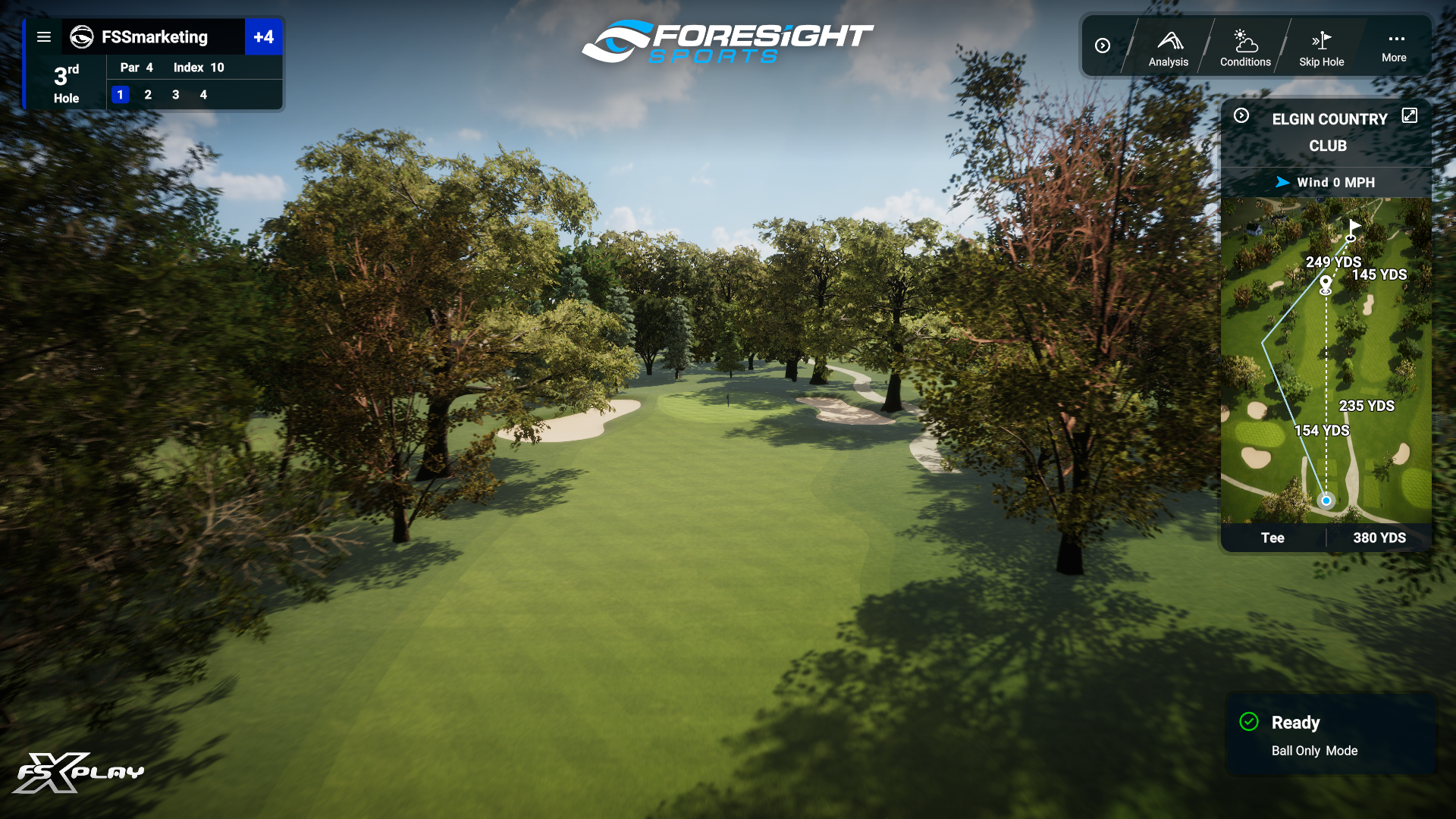1456x819 pixels.
Task: Collapse the Elgin Country Club map panel
Action: click(x=1241, y=115)
